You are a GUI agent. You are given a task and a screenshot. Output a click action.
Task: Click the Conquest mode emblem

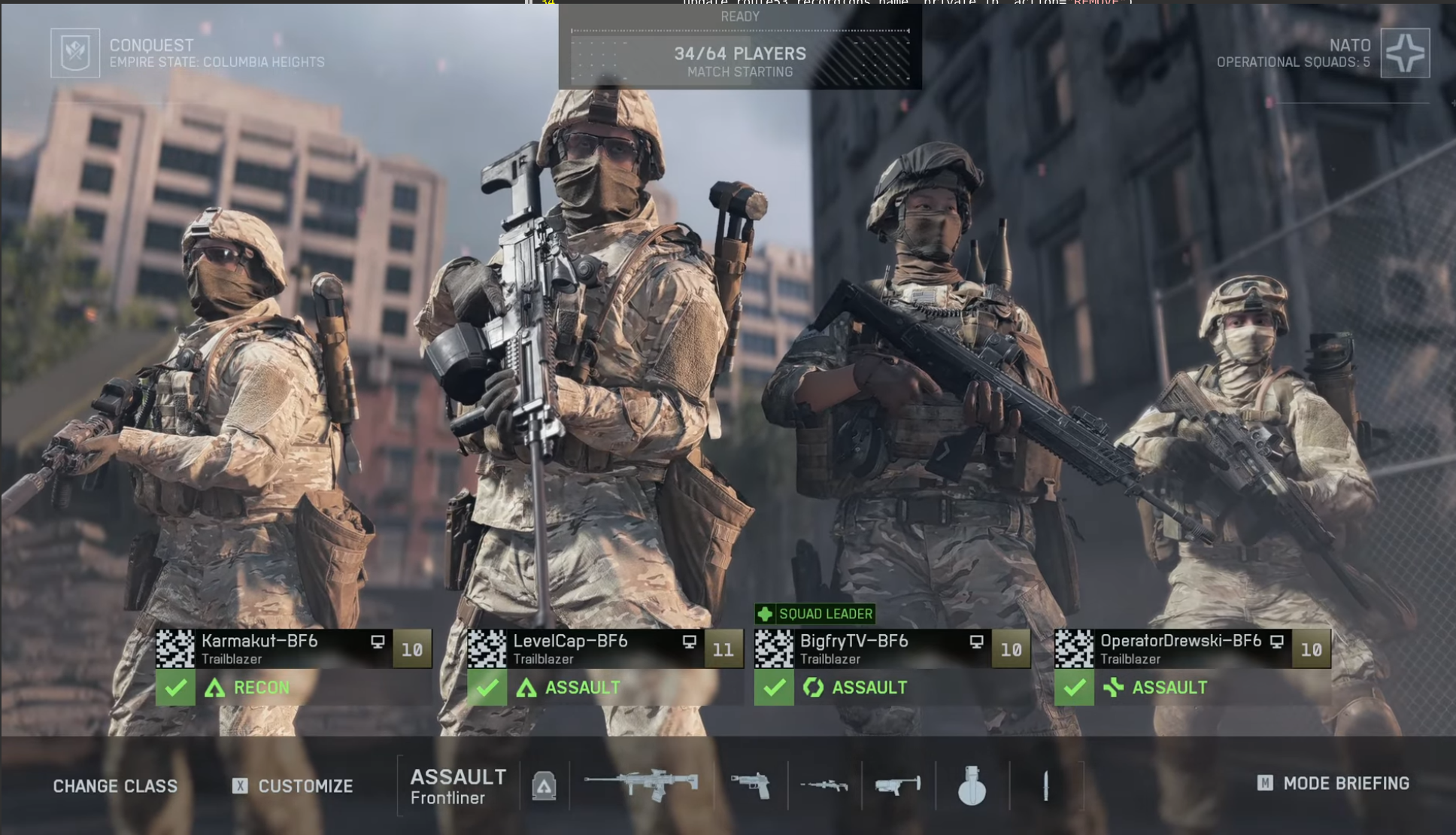point(75,53)
